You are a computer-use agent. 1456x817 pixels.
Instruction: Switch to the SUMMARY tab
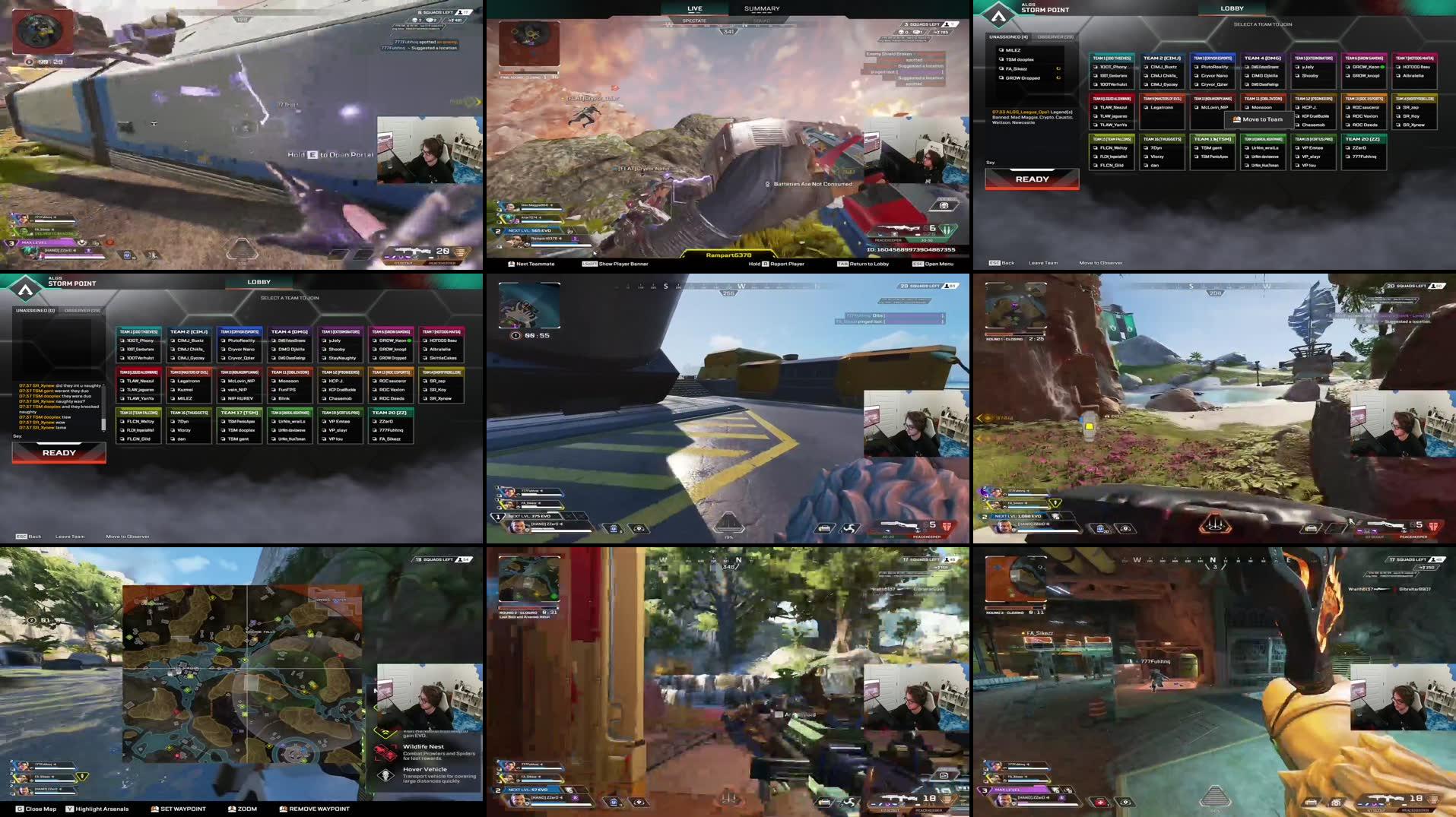[760, 8]
